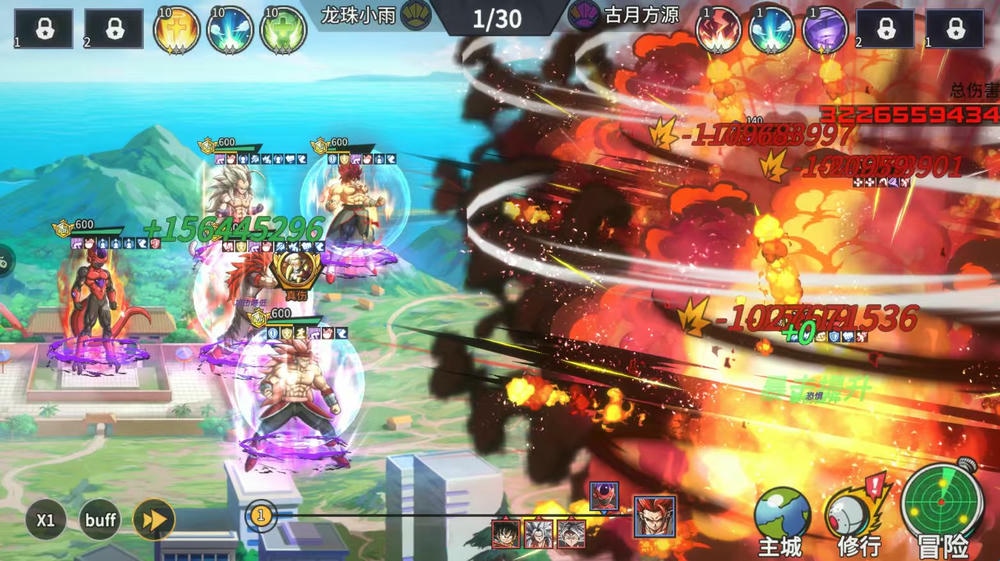Select the red flame enemy skill icon

718,30
